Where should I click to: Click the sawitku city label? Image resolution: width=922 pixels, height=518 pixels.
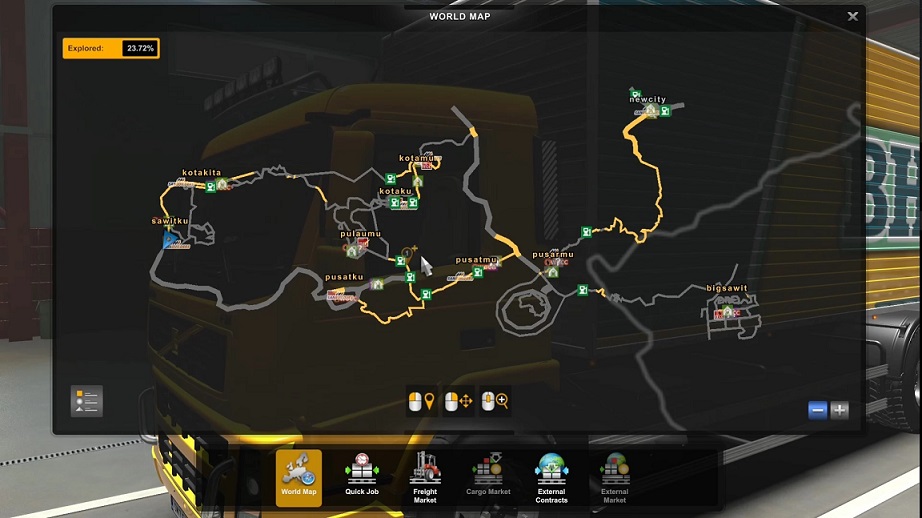click(x=170, y=221)
